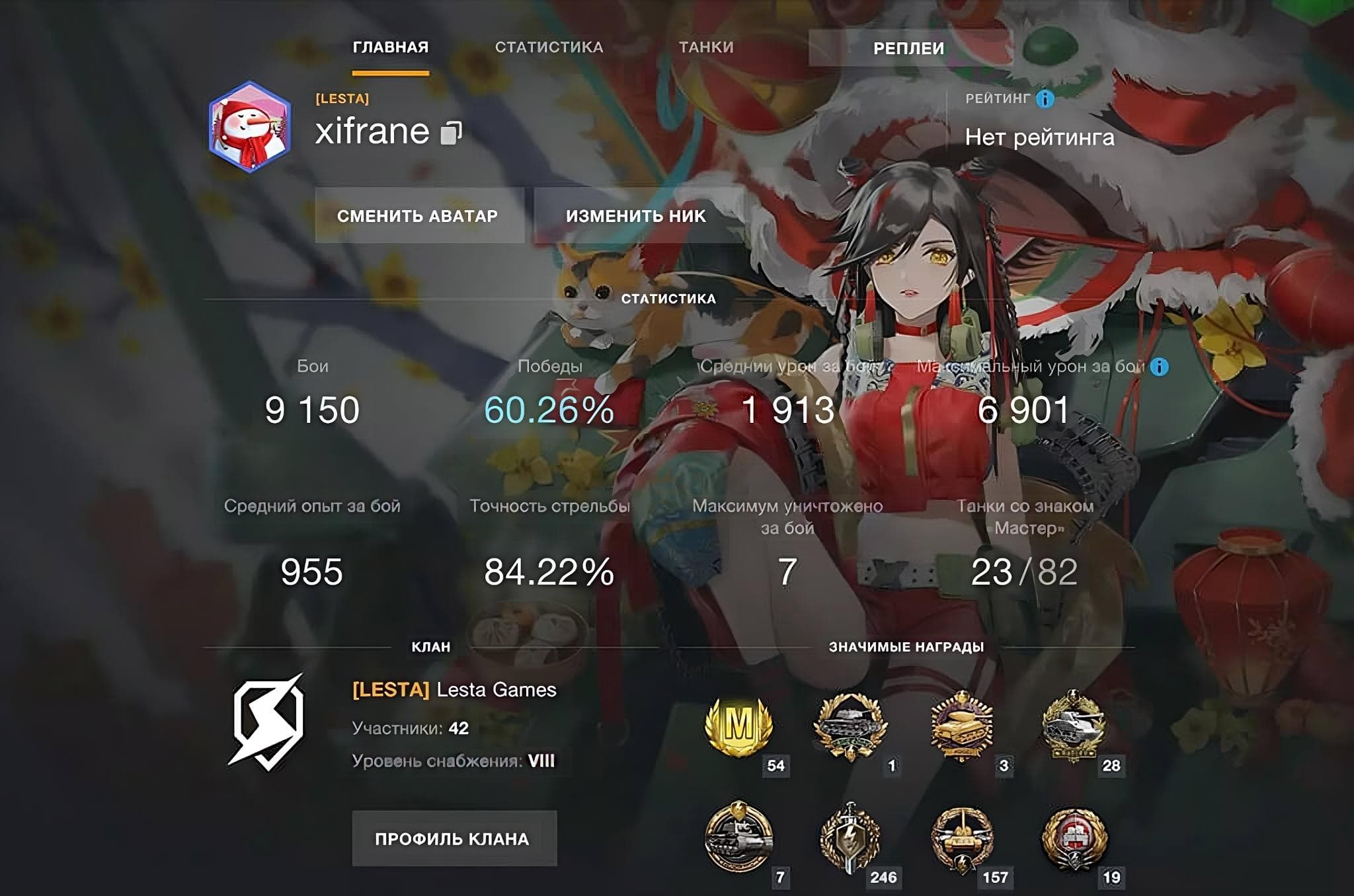
Task: Select the gold M Master badge award
Action: 738,727
